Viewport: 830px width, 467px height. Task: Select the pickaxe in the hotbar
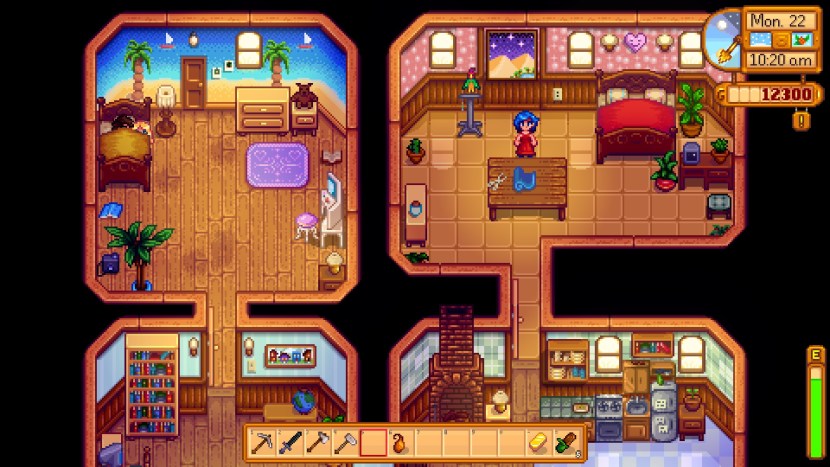pyautogui.click(x=262, y=443)
